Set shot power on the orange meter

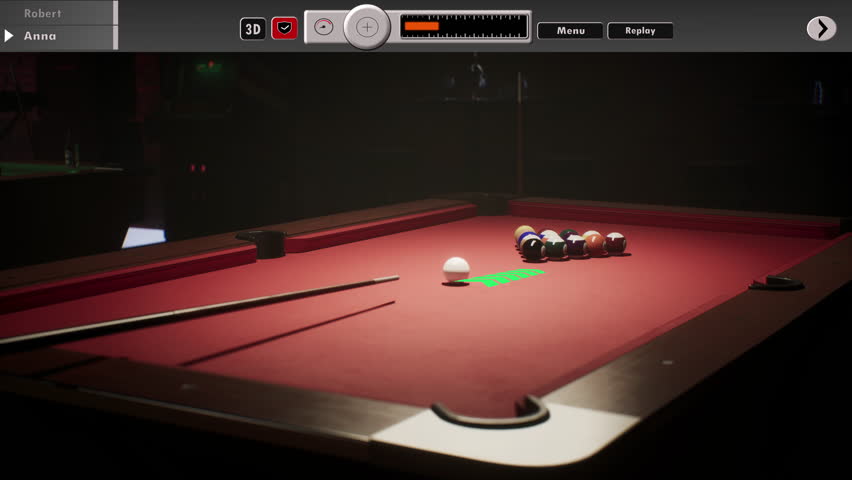click(464, 26)
